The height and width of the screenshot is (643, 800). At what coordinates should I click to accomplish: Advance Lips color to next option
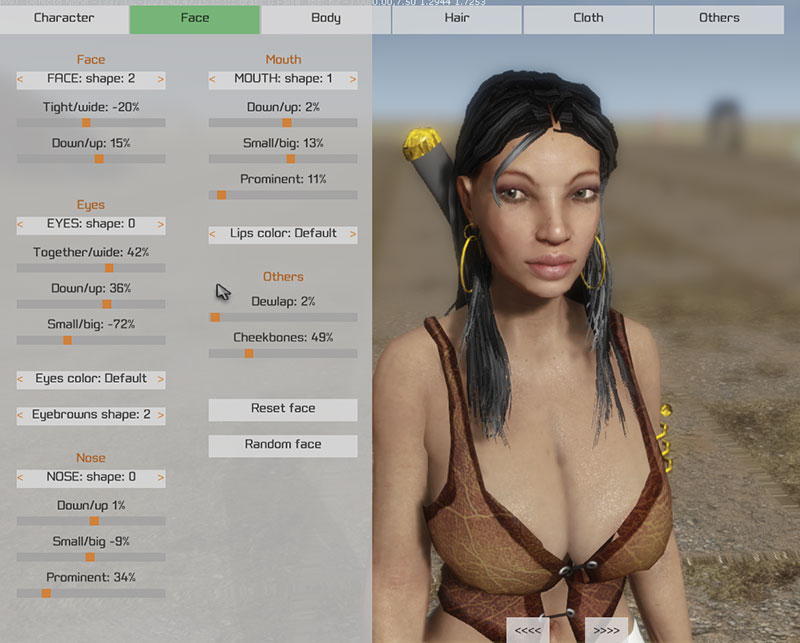[353, 234]
